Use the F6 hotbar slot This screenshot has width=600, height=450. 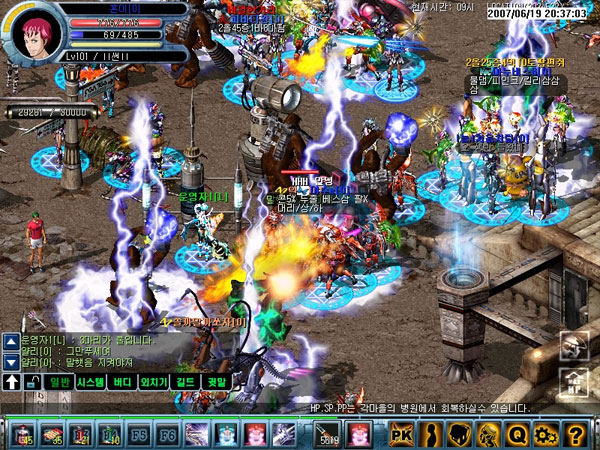coord(168,434)
